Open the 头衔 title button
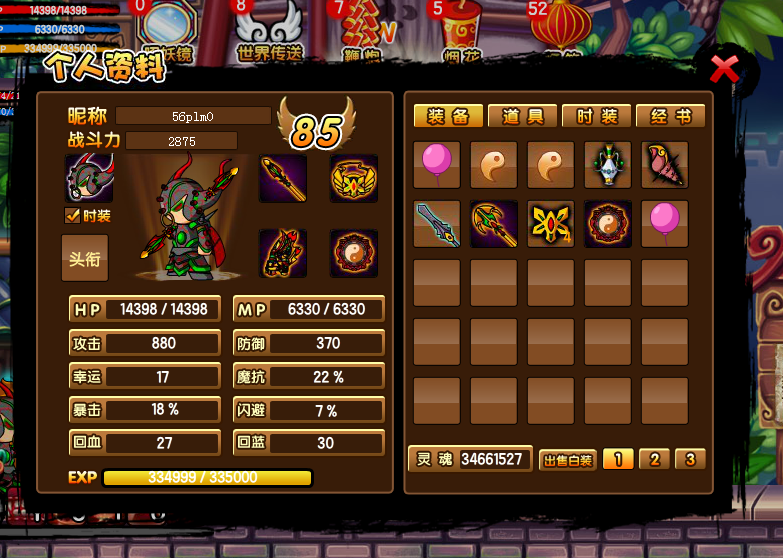 (85, 258)
